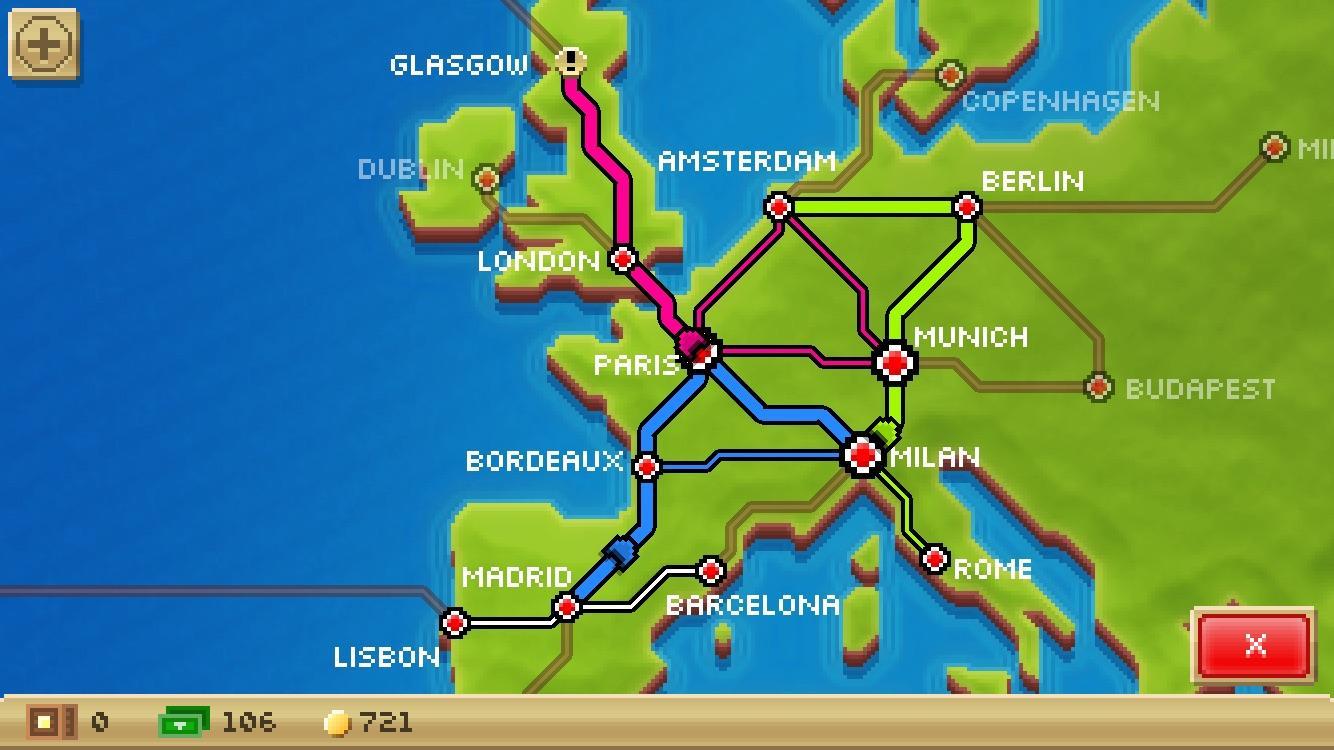Select the Amsterdam station node

tap(777, 207)
